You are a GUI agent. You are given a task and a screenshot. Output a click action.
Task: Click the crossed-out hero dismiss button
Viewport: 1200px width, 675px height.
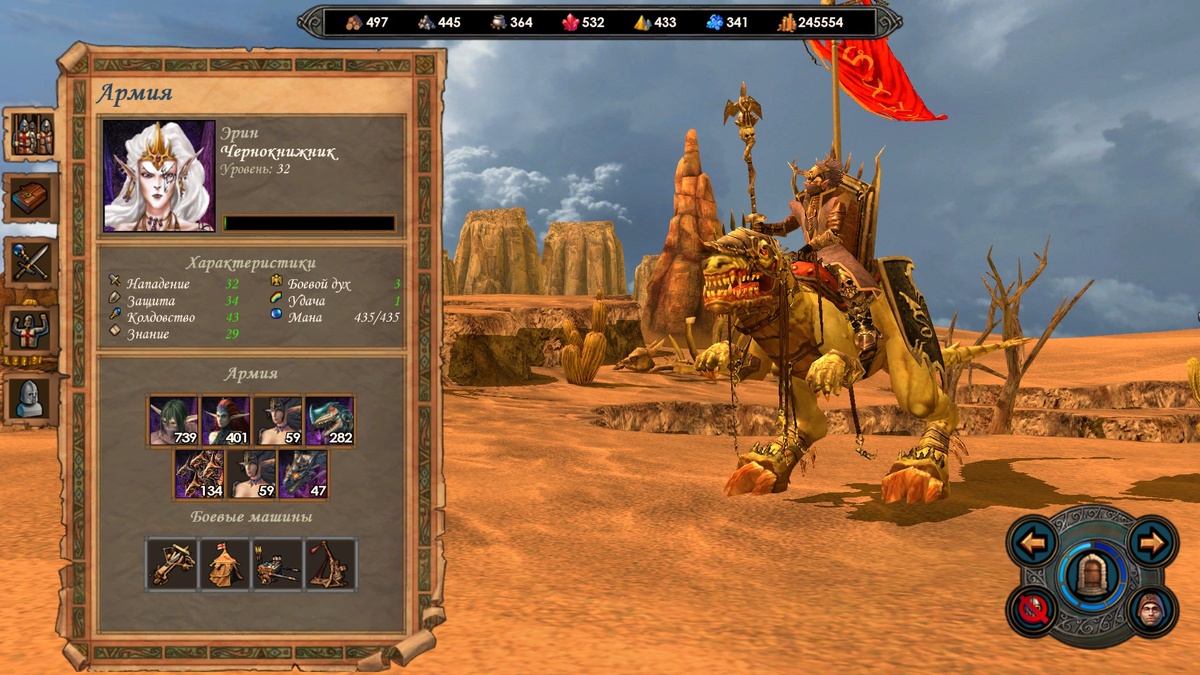1033,610
